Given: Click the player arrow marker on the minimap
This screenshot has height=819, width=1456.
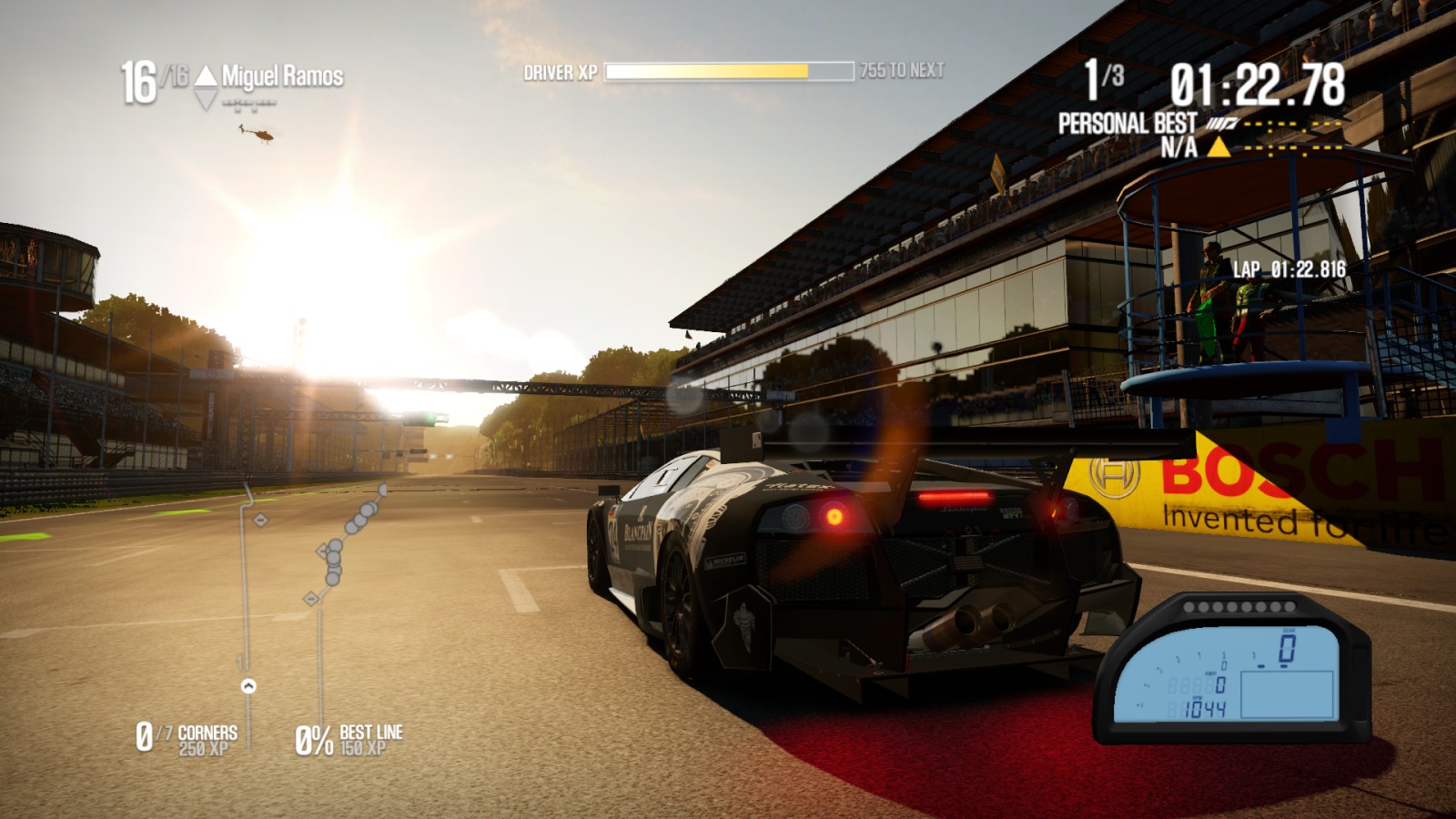Looking at the screenshot, I should point(248,686).
